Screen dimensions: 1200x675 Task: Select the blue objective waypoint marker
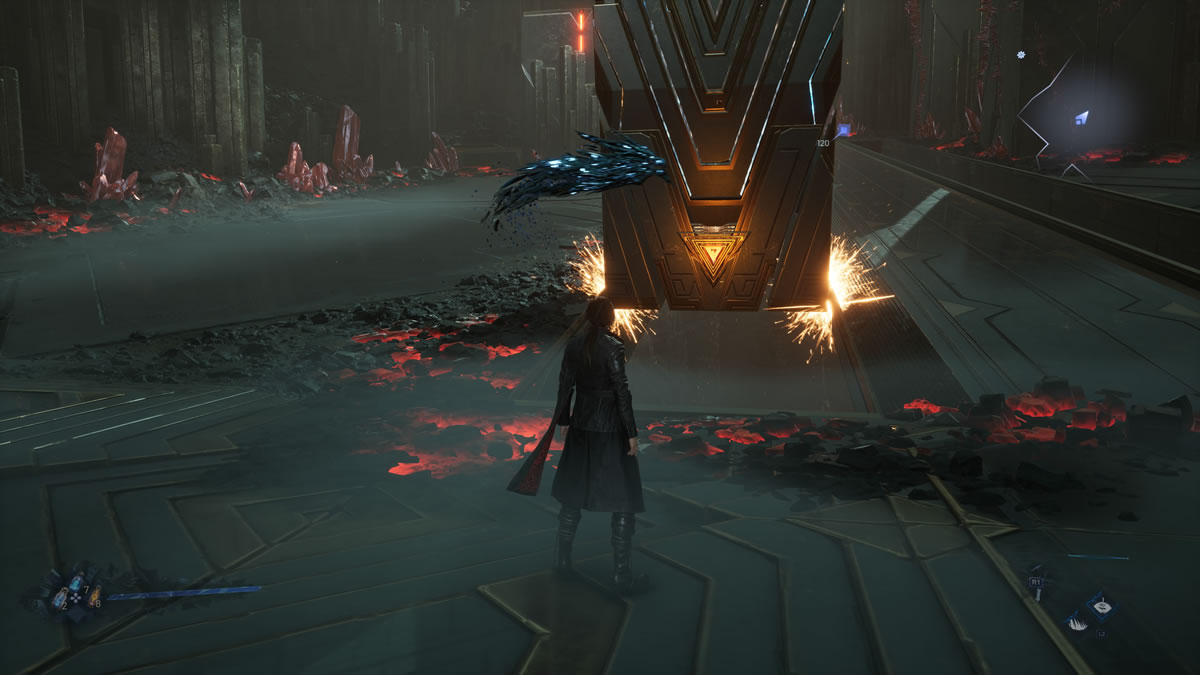(843, 130)
